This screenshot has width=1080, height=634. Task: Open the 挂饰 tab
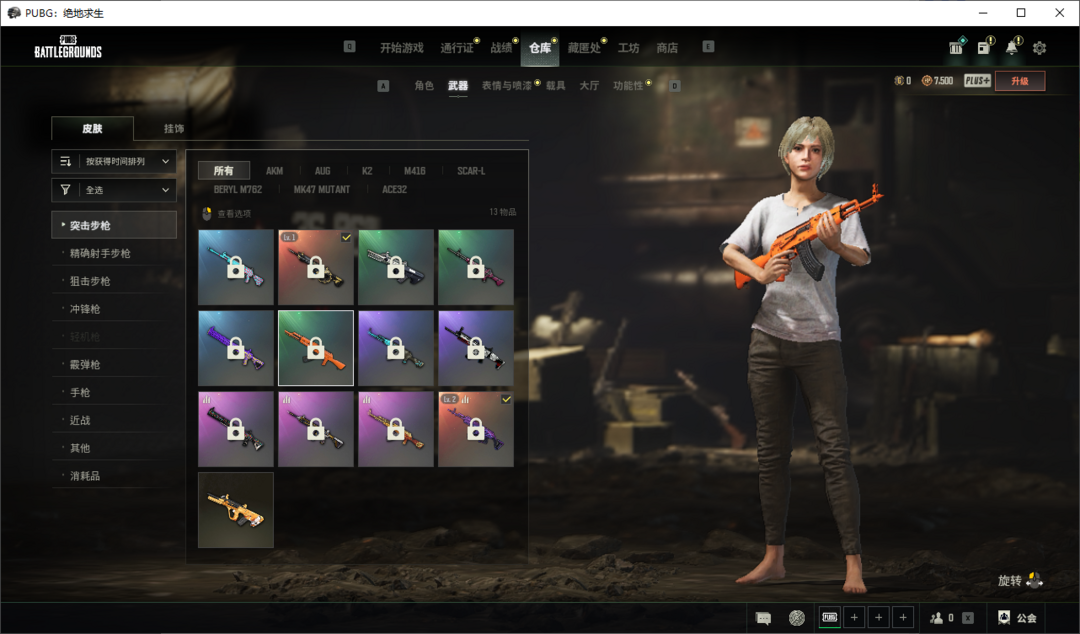click(x=174, y=129)
